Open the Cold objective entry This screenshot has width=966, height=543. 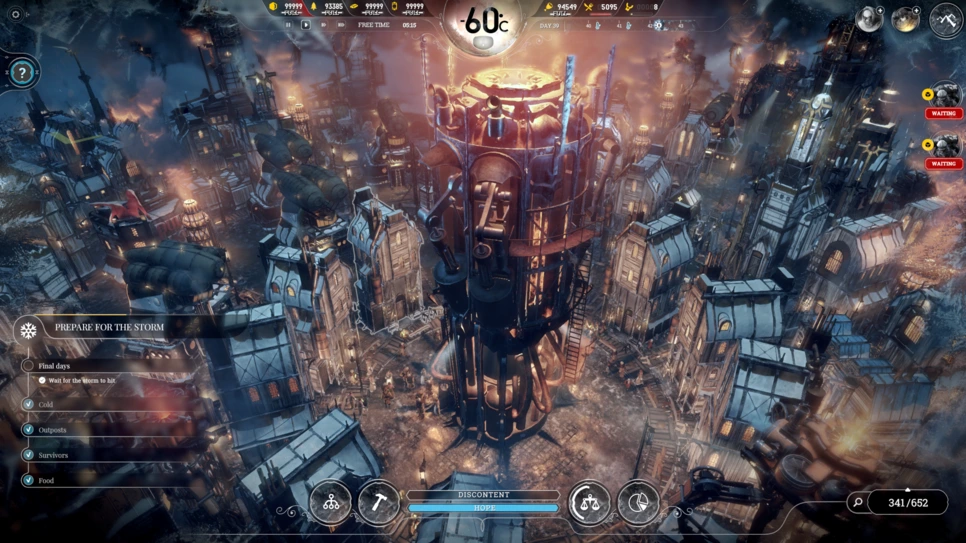pyautogui.click(x=45, y=405)
